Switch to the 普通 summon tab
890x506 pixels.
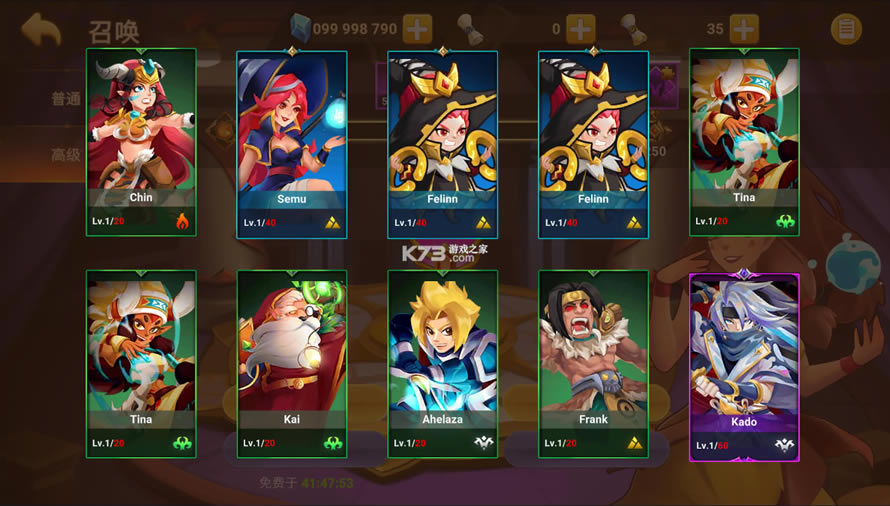pos(66,99)
